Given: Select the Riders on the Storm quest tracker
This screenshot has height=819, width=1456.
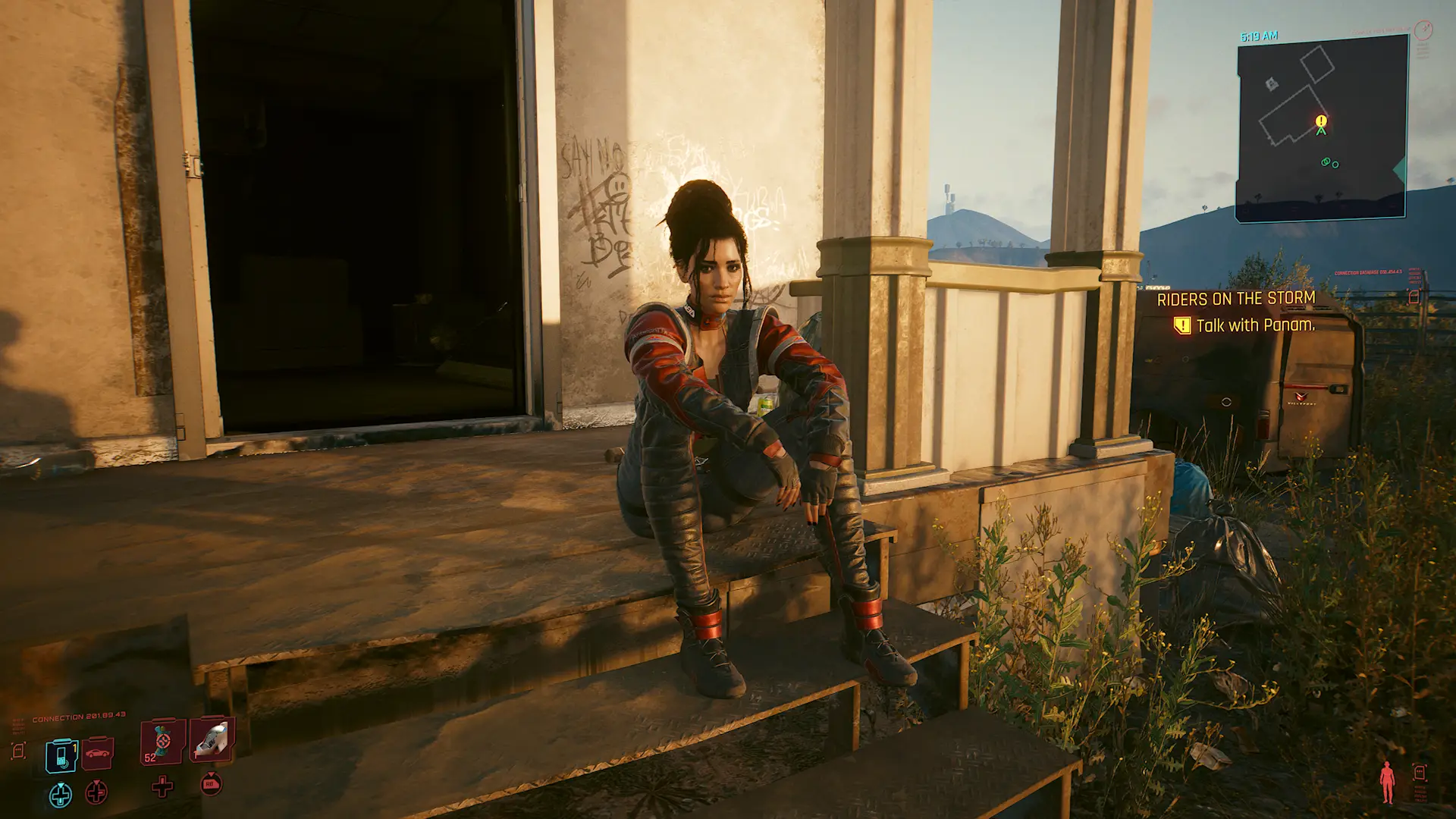Looking at the screenshot, I should point(1235,299).
